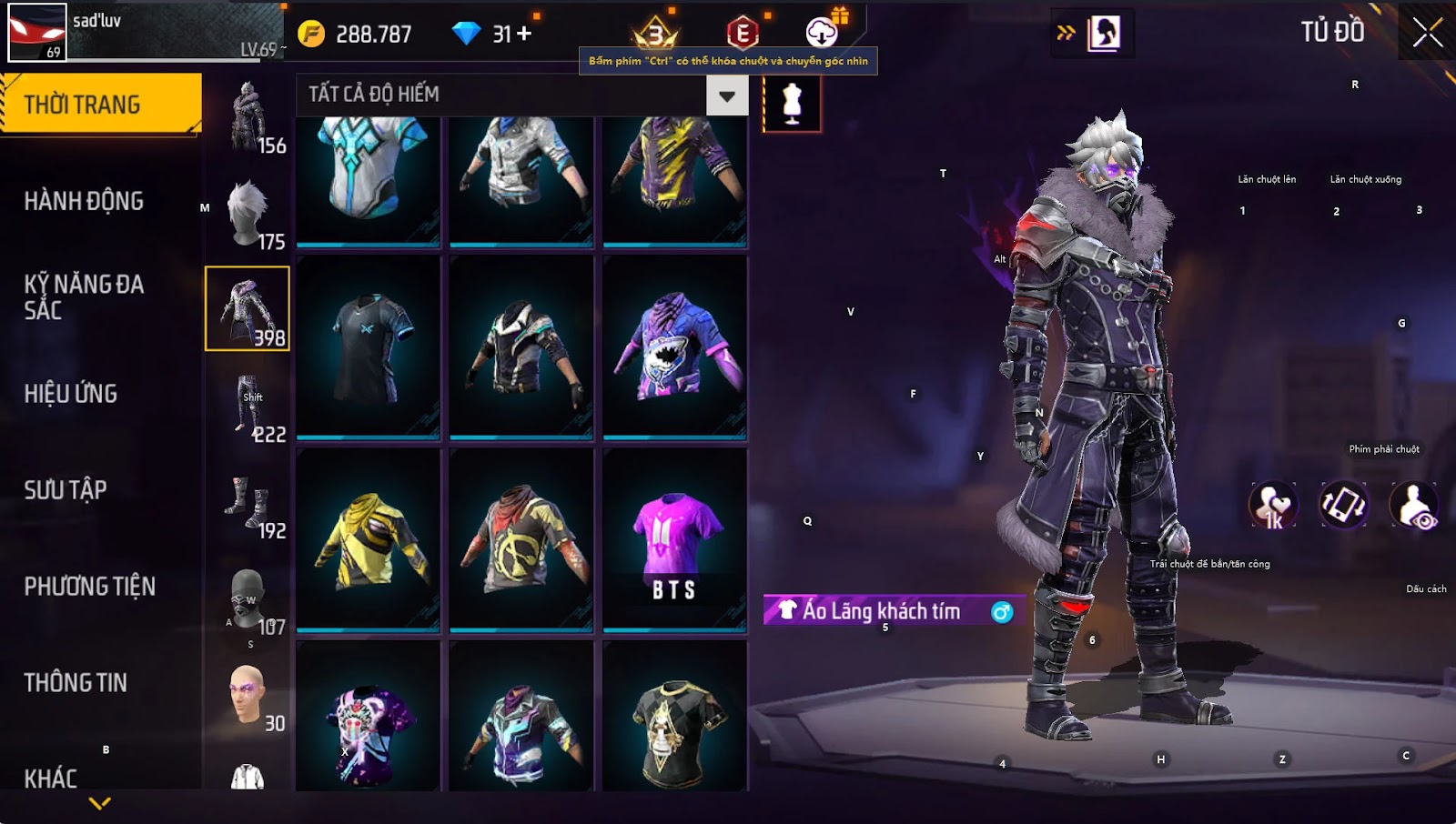1456x824 pixels.
Task: Open the Phương Tiện section
Action: coord(89,587)
